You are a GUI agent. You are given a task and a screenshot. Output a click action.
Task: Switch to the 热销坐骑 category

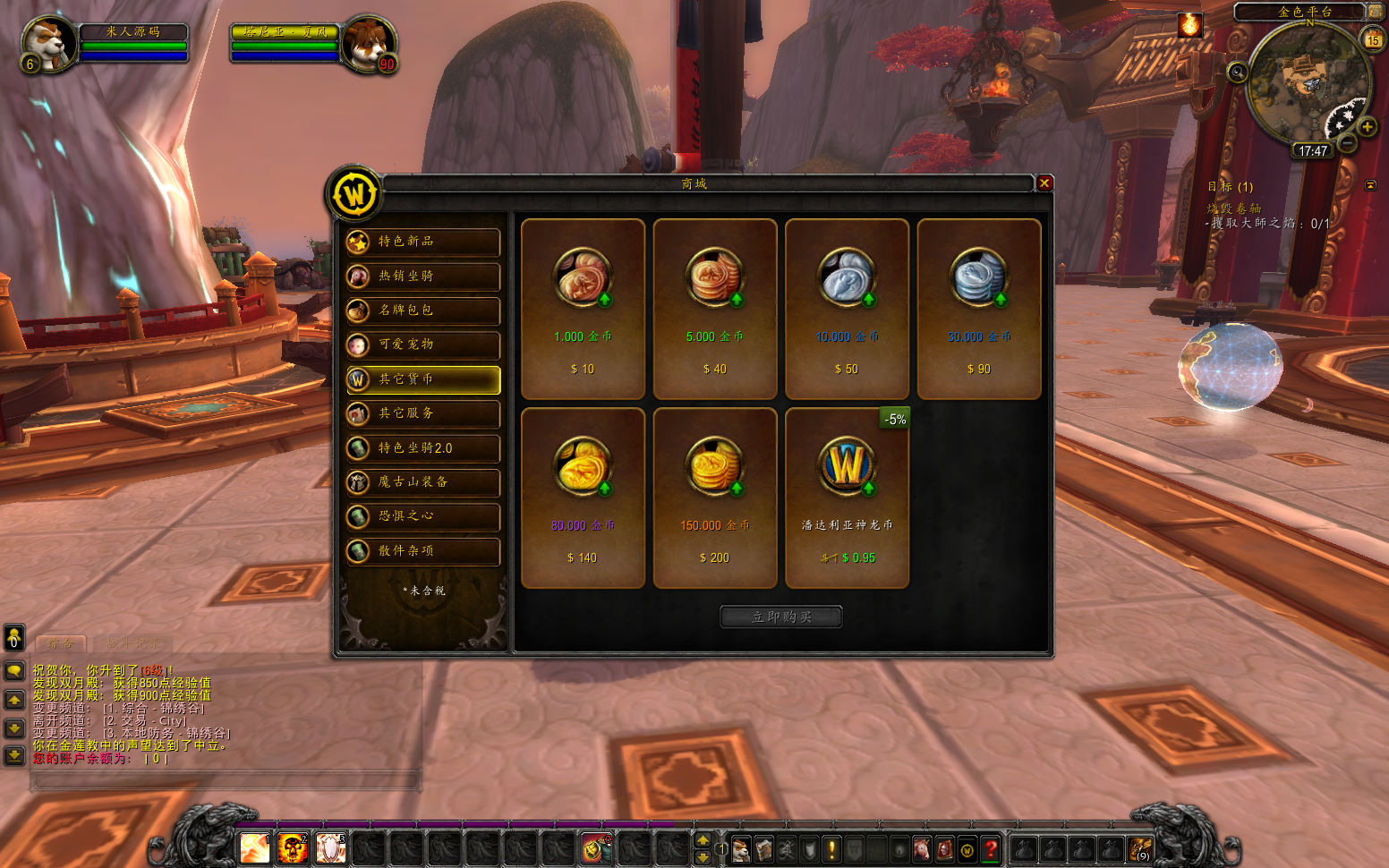point(423,277)
